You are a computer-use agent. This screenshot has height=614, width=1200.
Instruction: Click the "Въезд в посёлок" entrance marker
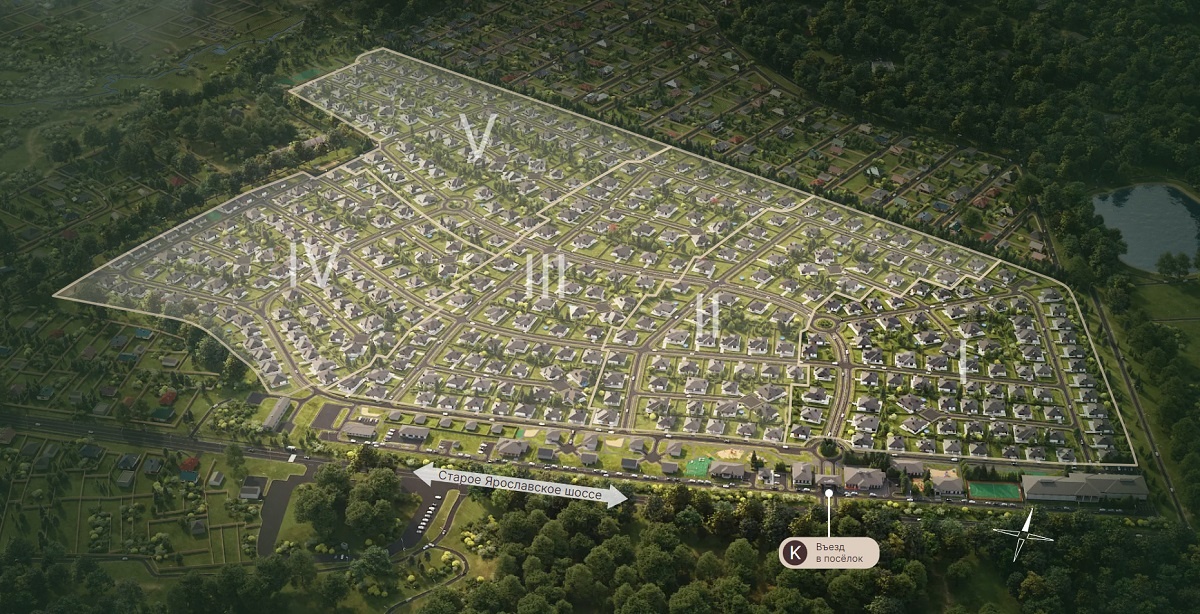tap(829, 552)
